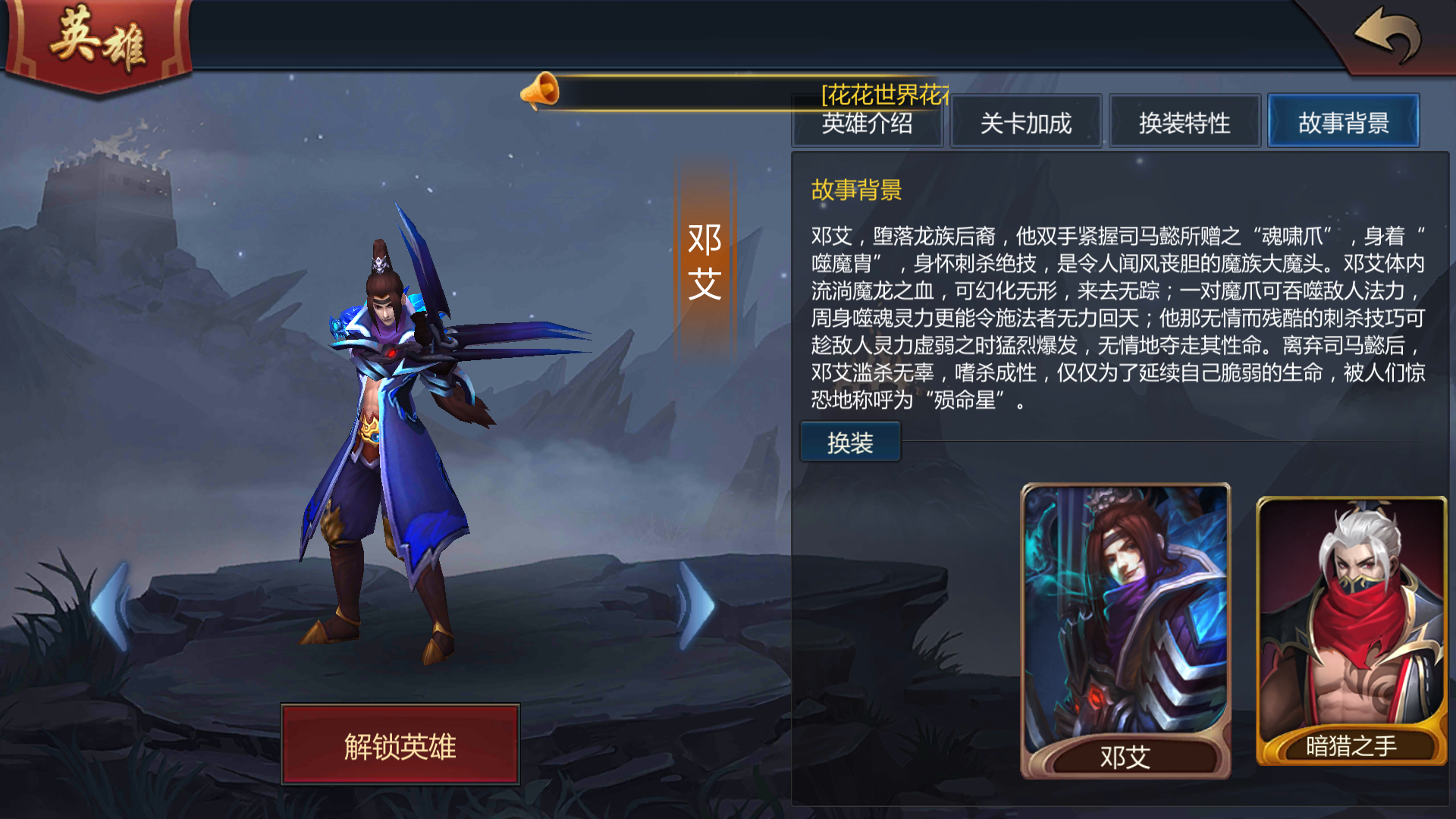
Task: Open the 关卡加成 tab
Action: (x=1026, y=121)
